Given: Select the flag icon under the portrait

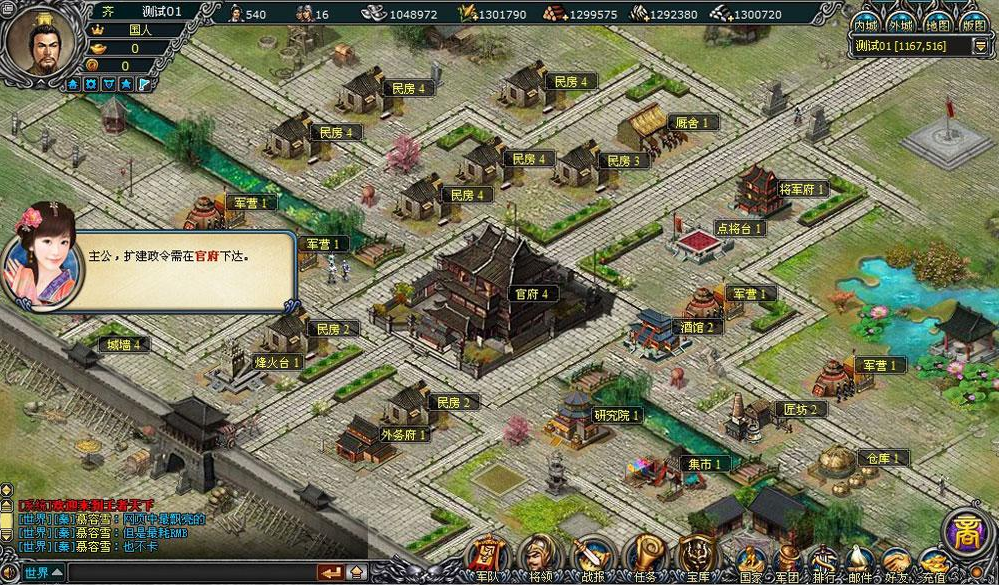Looking at the screenshot, I should coord(144,84).
